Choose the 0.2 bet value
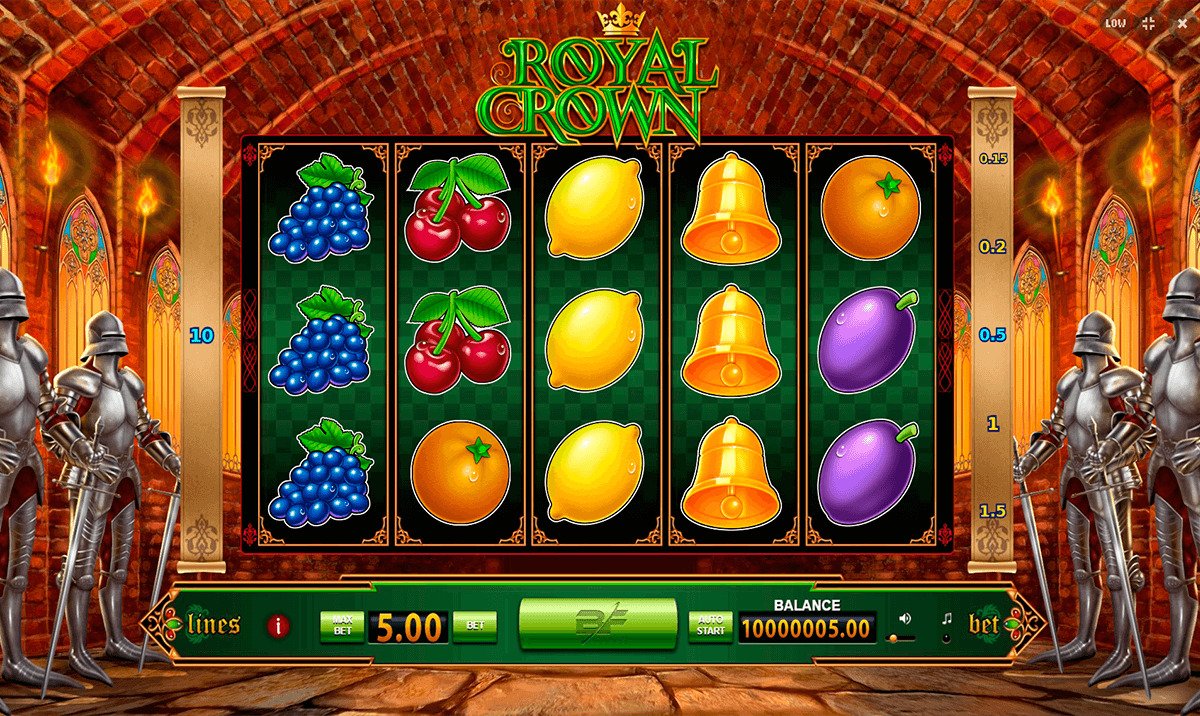Image resolution: width=1200 pixels, height=716 pixels. point(992,247)
